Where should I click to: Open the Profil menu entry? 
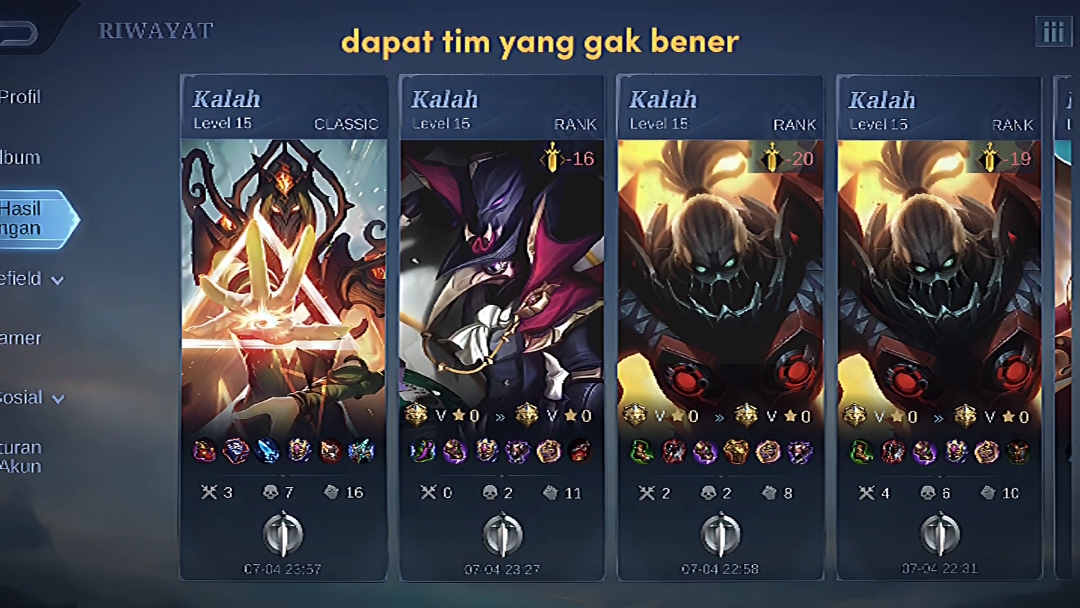(22, 98)
